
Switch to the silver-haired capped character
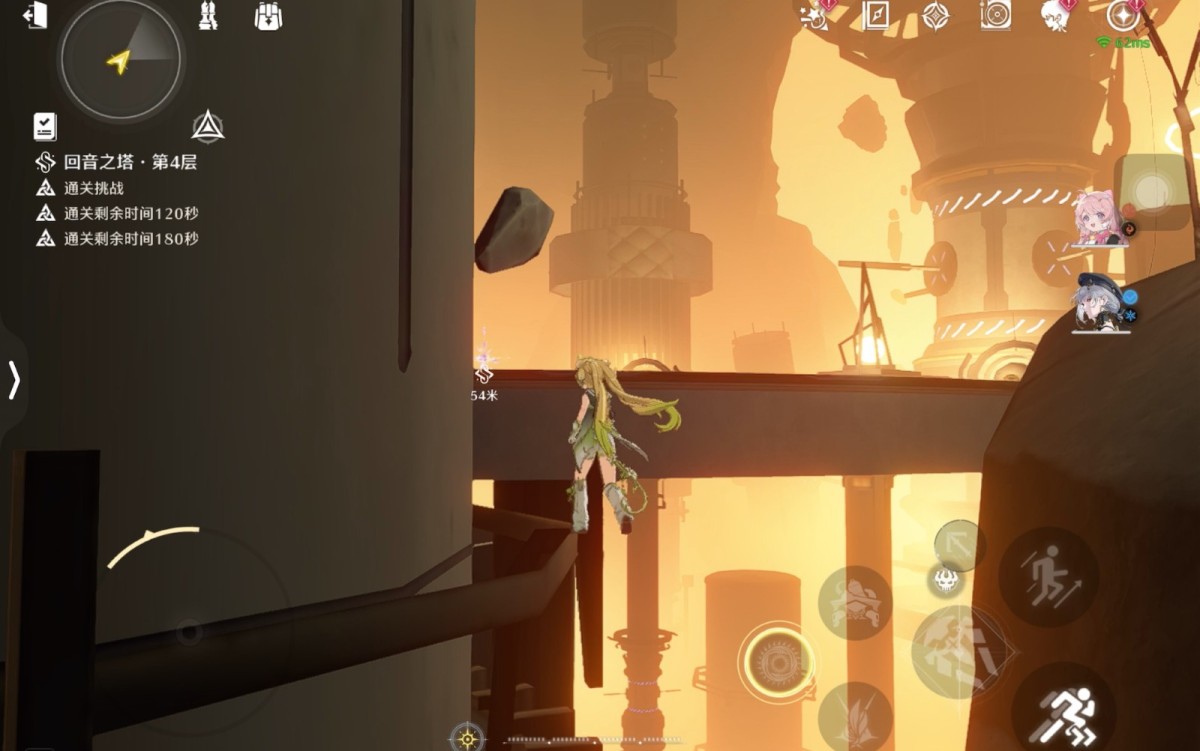[1097, 300]
